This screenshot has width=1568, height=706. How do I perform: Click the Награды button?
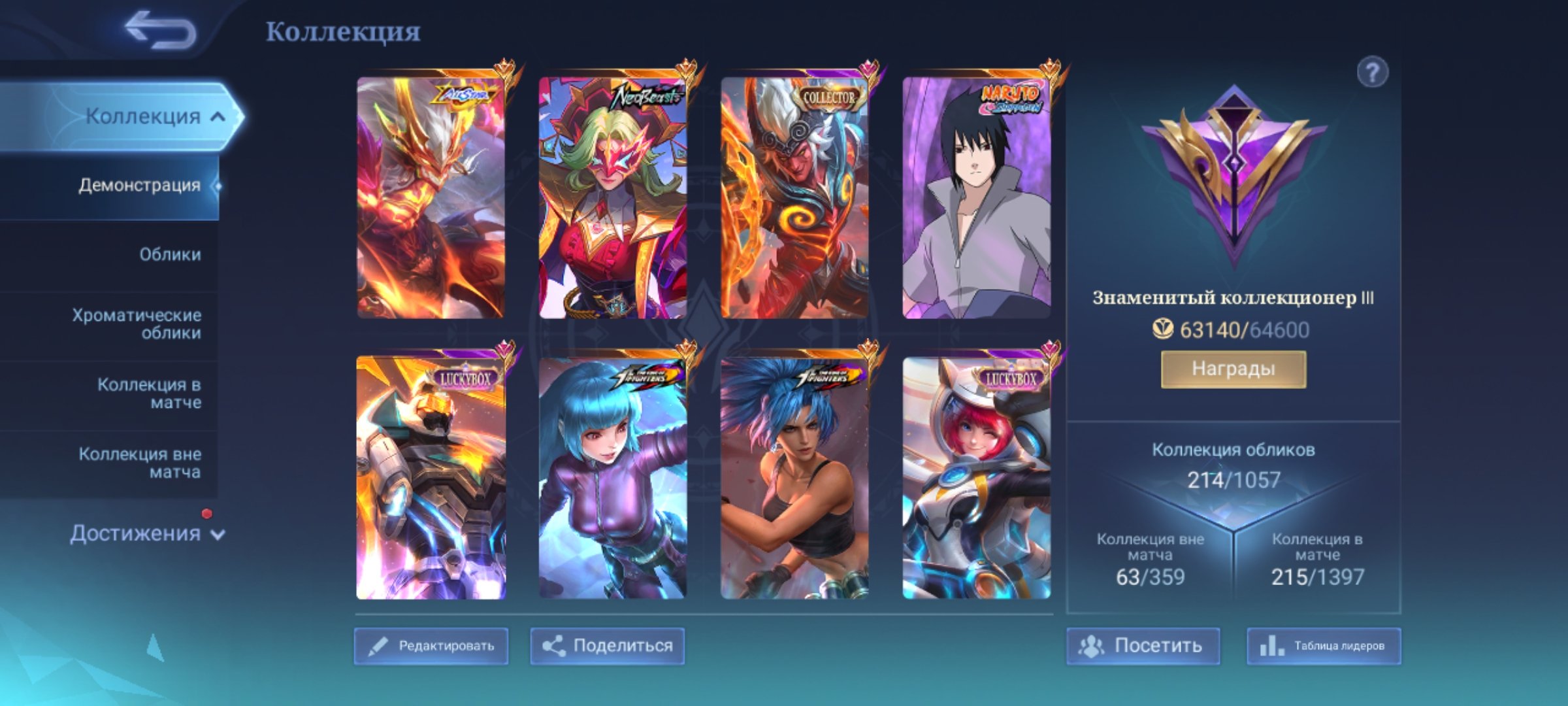pos(1235,369)
